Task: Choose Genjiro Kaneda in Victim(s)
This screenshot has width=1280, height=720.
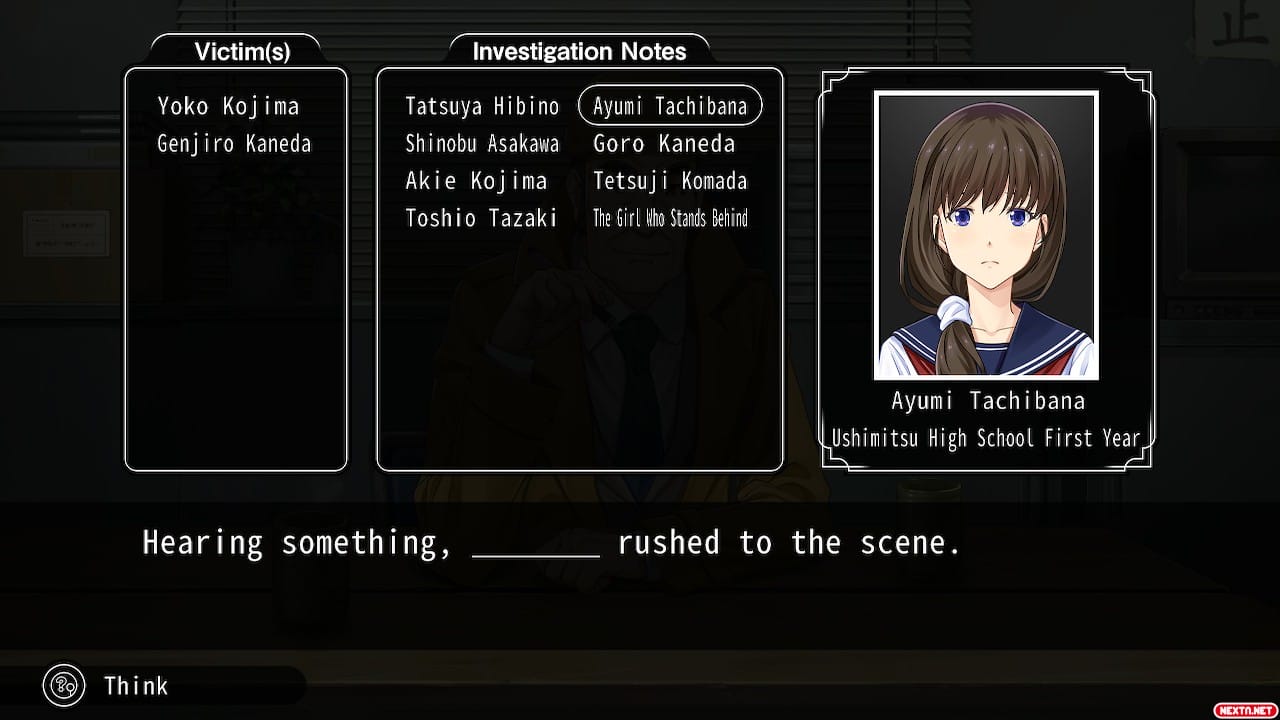Action: point(234,144)
